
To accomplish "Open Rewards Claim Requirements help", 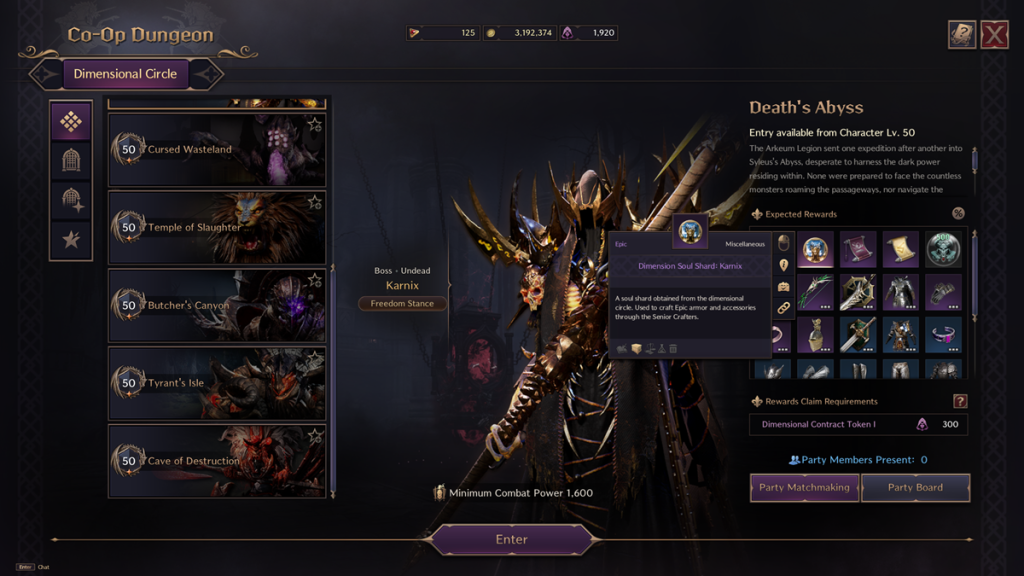I will (960, 401).
